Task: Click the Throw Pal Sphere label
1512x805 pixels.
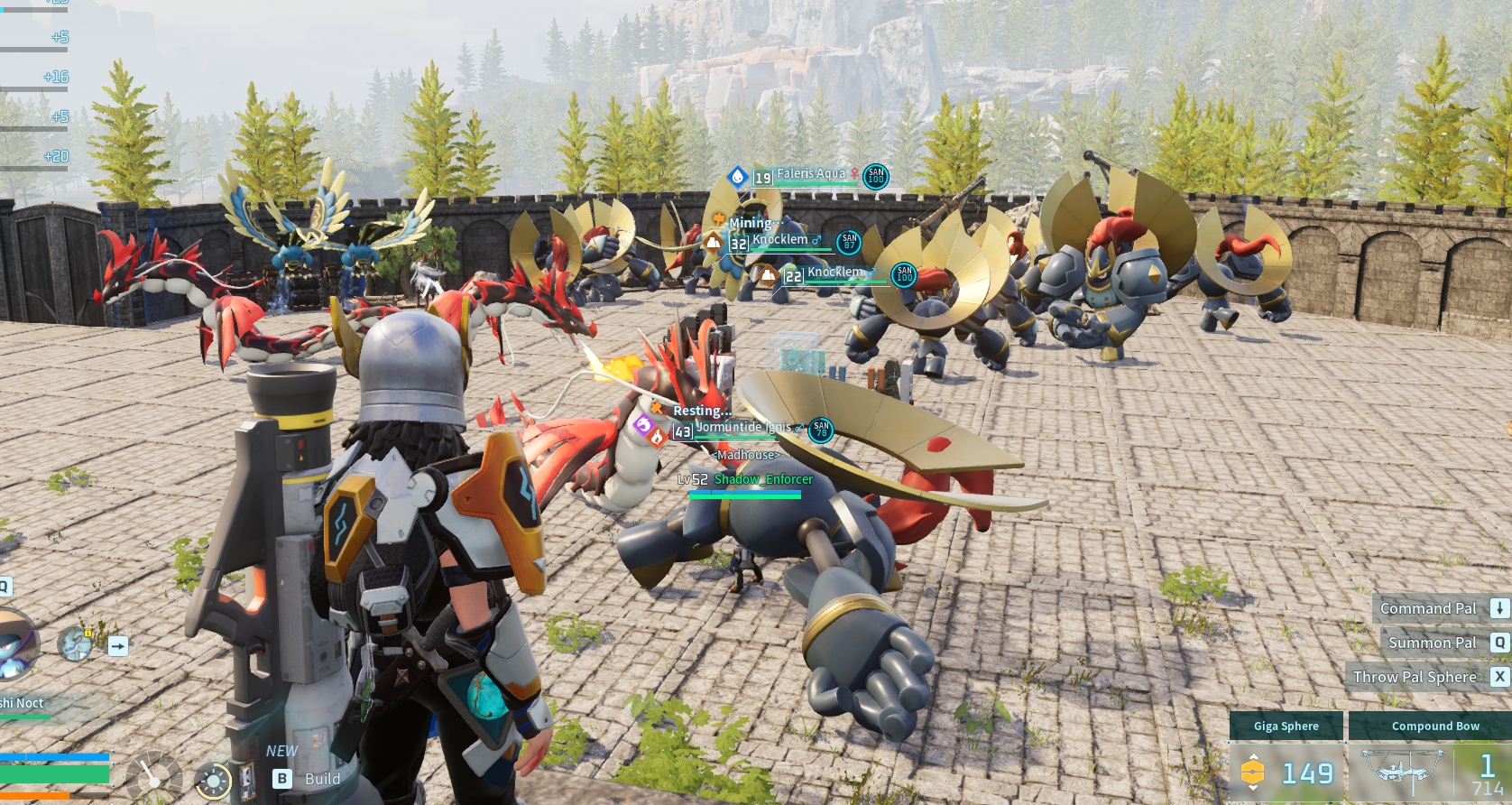Action: pyautogui.click(x=1415, y=677)
